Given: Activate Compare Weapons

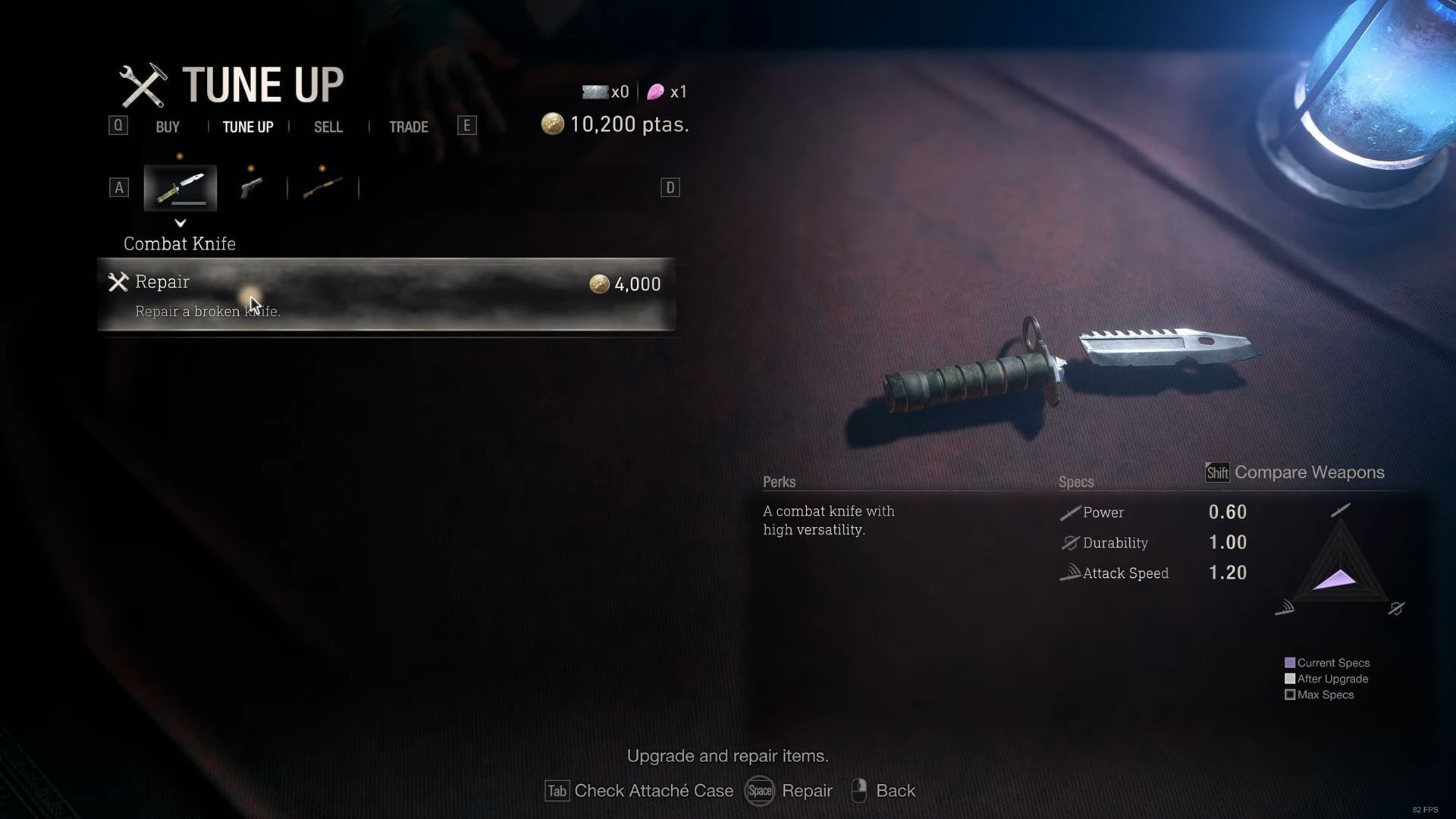Looking at the screenshot, I should click(x=1309, y=472).
